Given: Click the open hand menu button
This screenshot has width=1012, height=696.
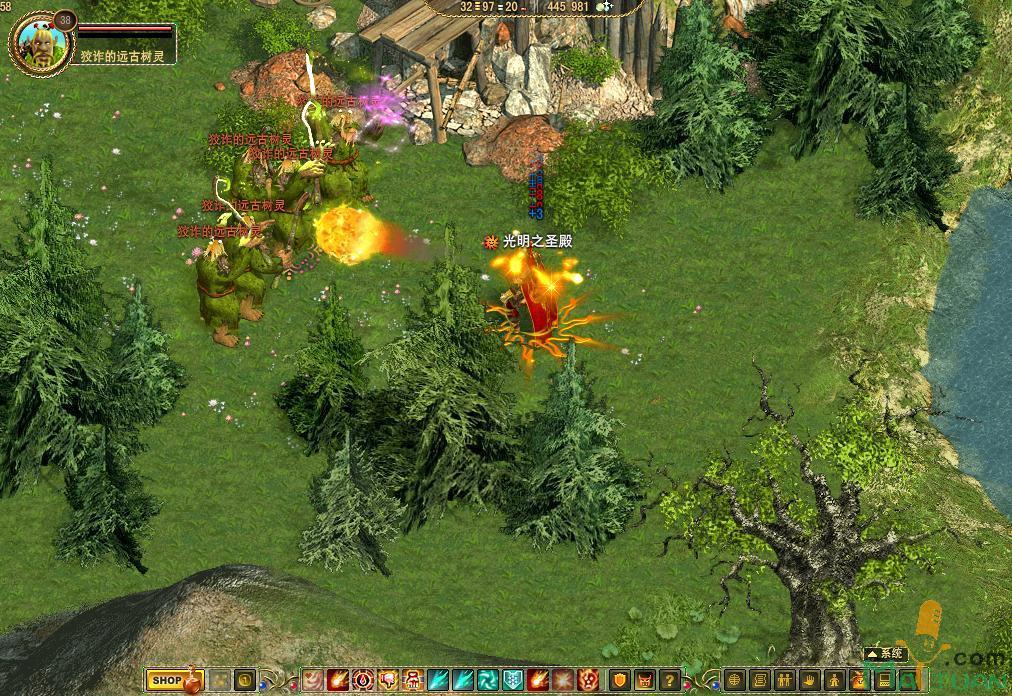Looking at the screenshot, I should (808, 680).
